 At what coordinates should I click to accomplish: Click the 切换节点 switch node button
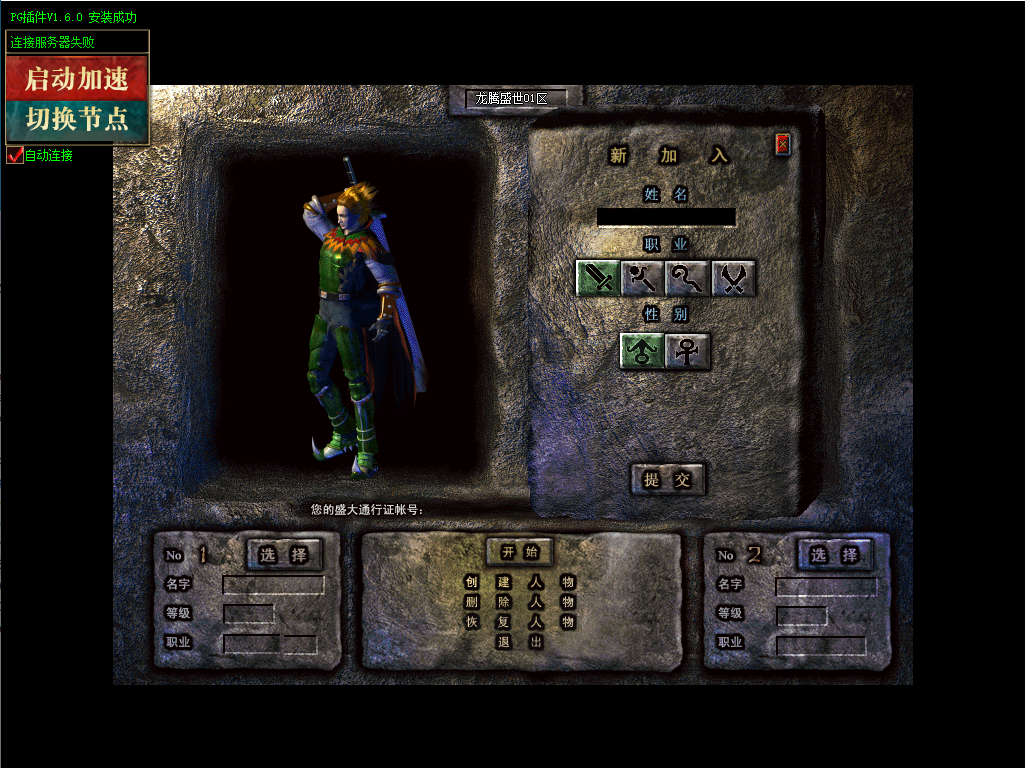click(77, 120)
